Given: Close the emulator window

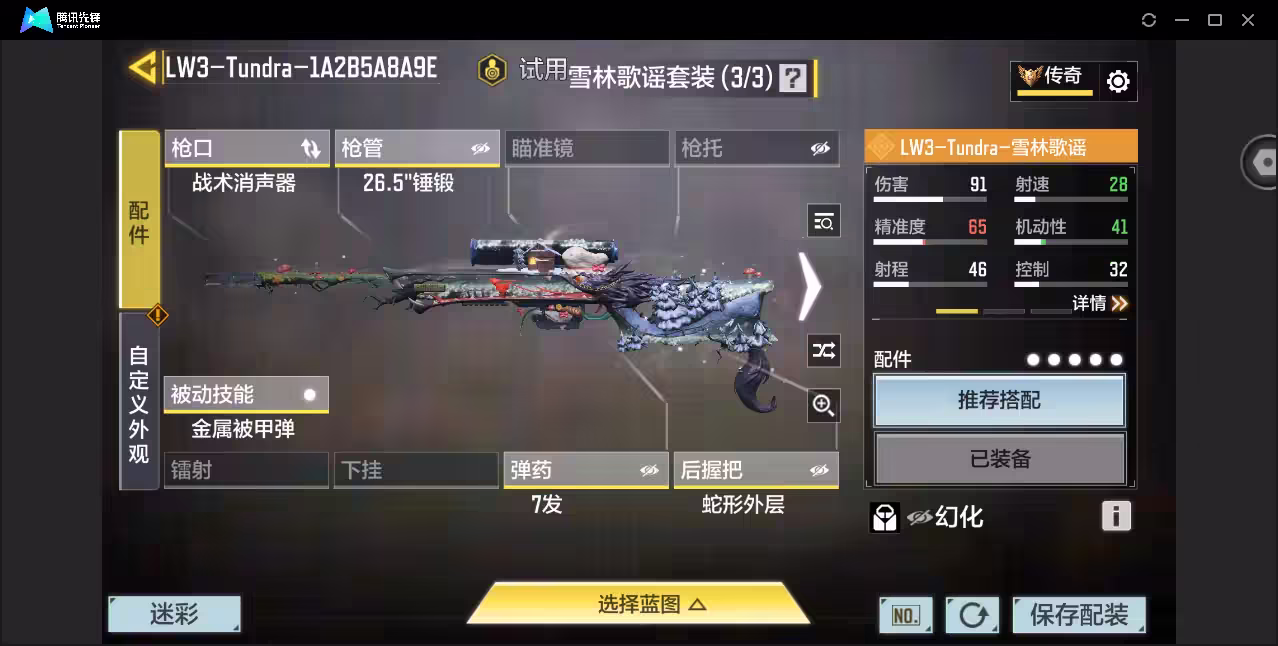Looking at the screenshot, I should tap(1248, 20).
